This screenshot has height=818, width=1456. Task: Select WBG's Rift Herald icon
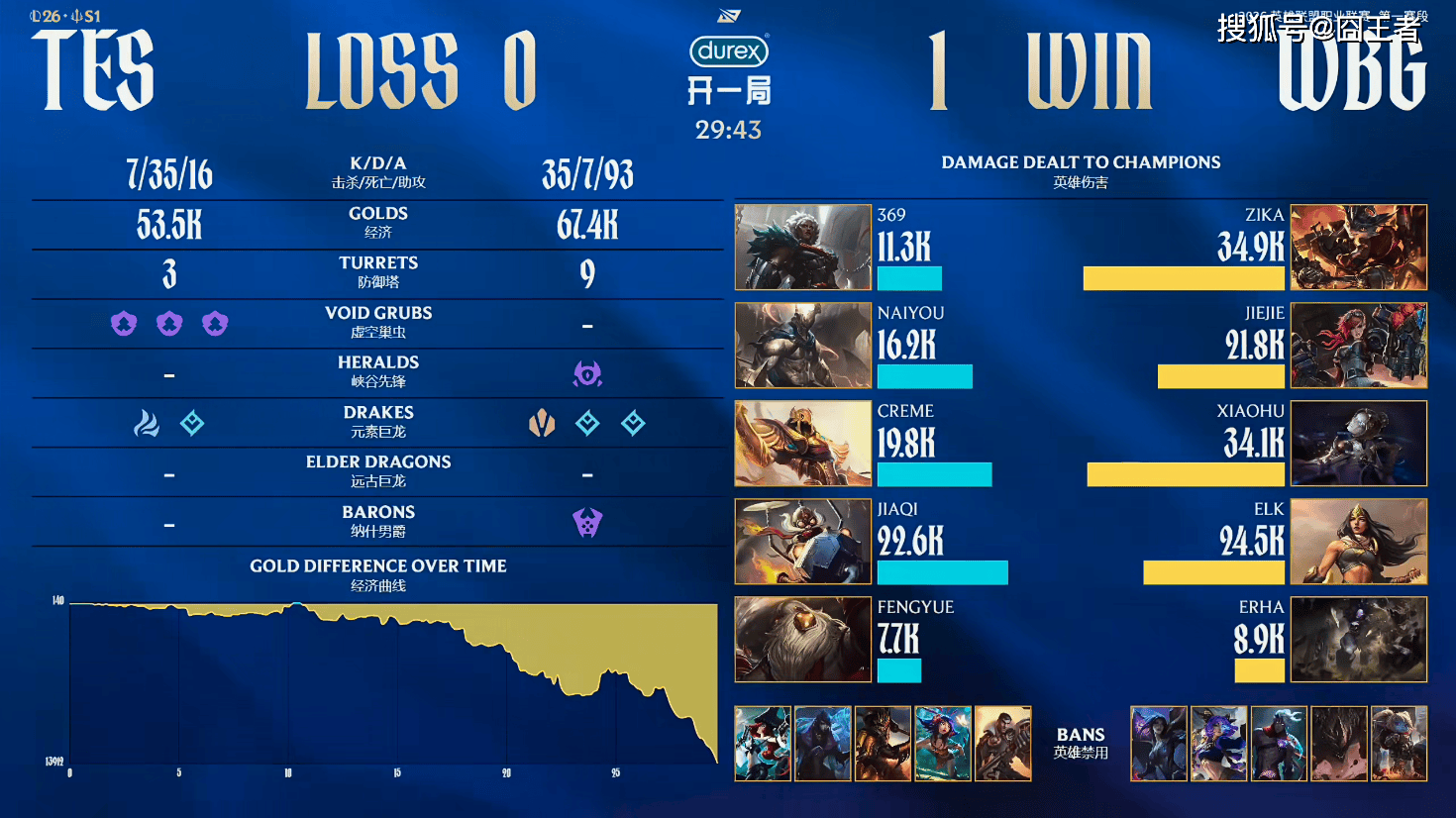tap(587, 373)
